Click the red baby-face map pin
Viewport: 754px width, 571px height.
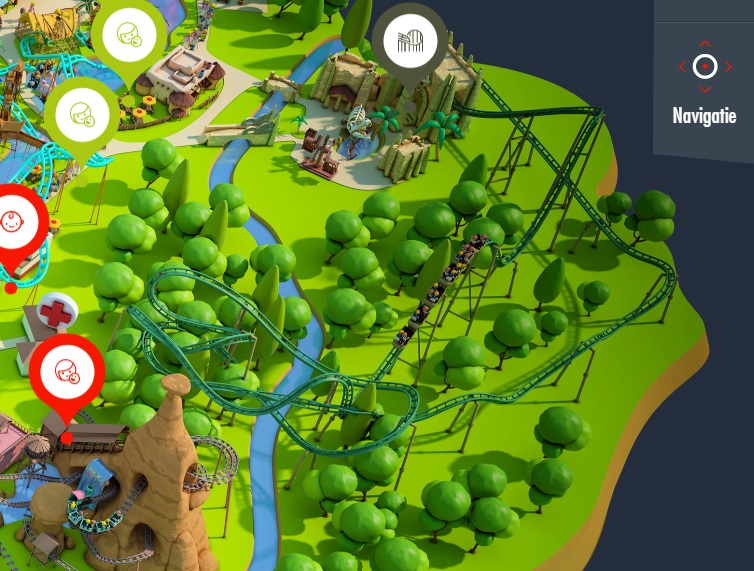(x=13, y=225)
